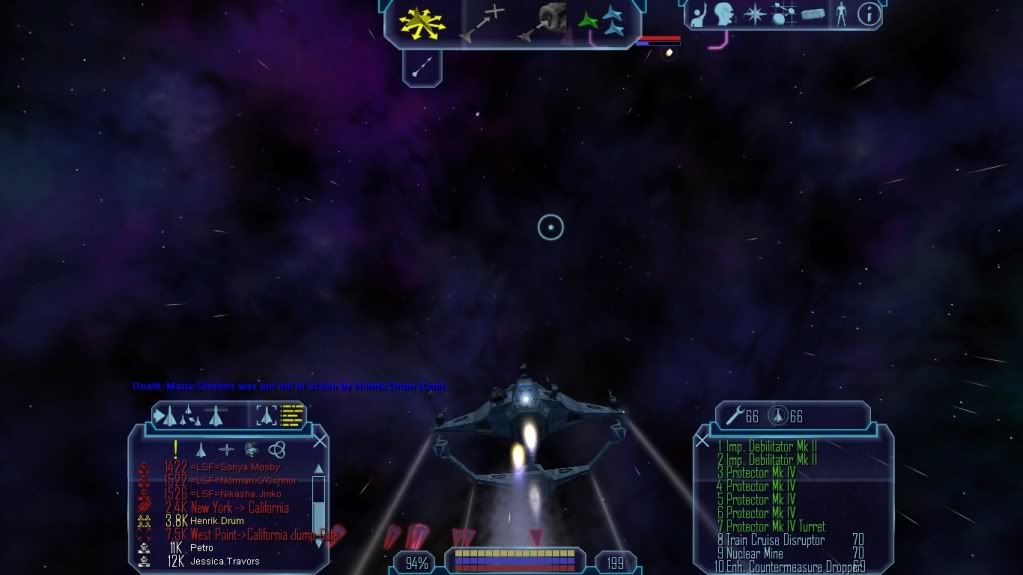Show important contacts with exclamation filter
The height and width of the screenshot is (575, 1023).
click(175, 449)
